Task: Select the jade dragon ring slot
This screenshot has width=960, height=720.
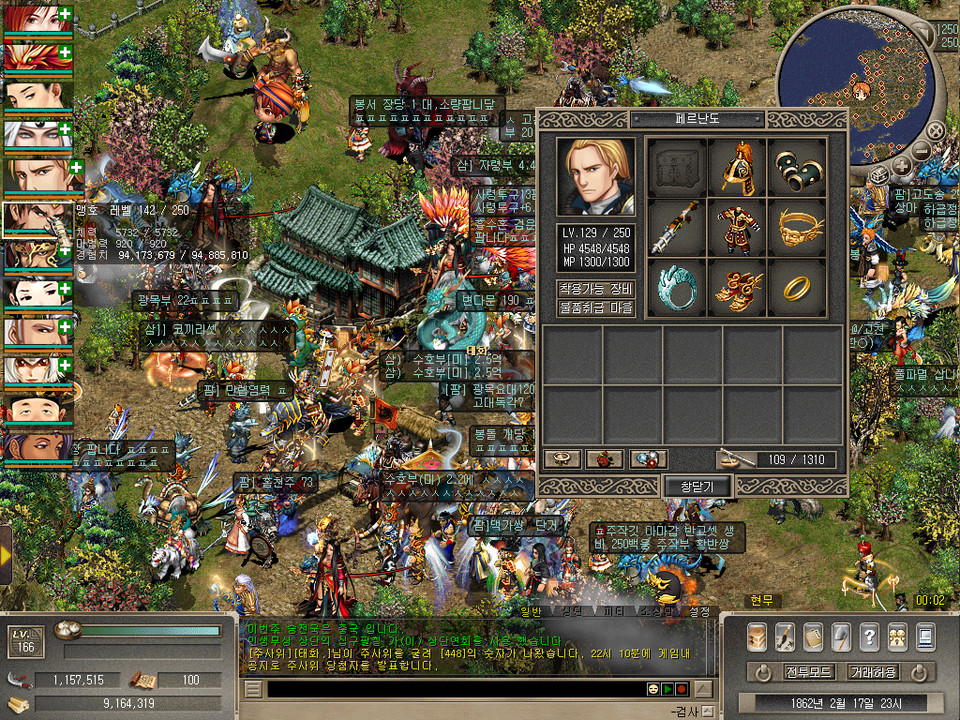Action: 677,288
